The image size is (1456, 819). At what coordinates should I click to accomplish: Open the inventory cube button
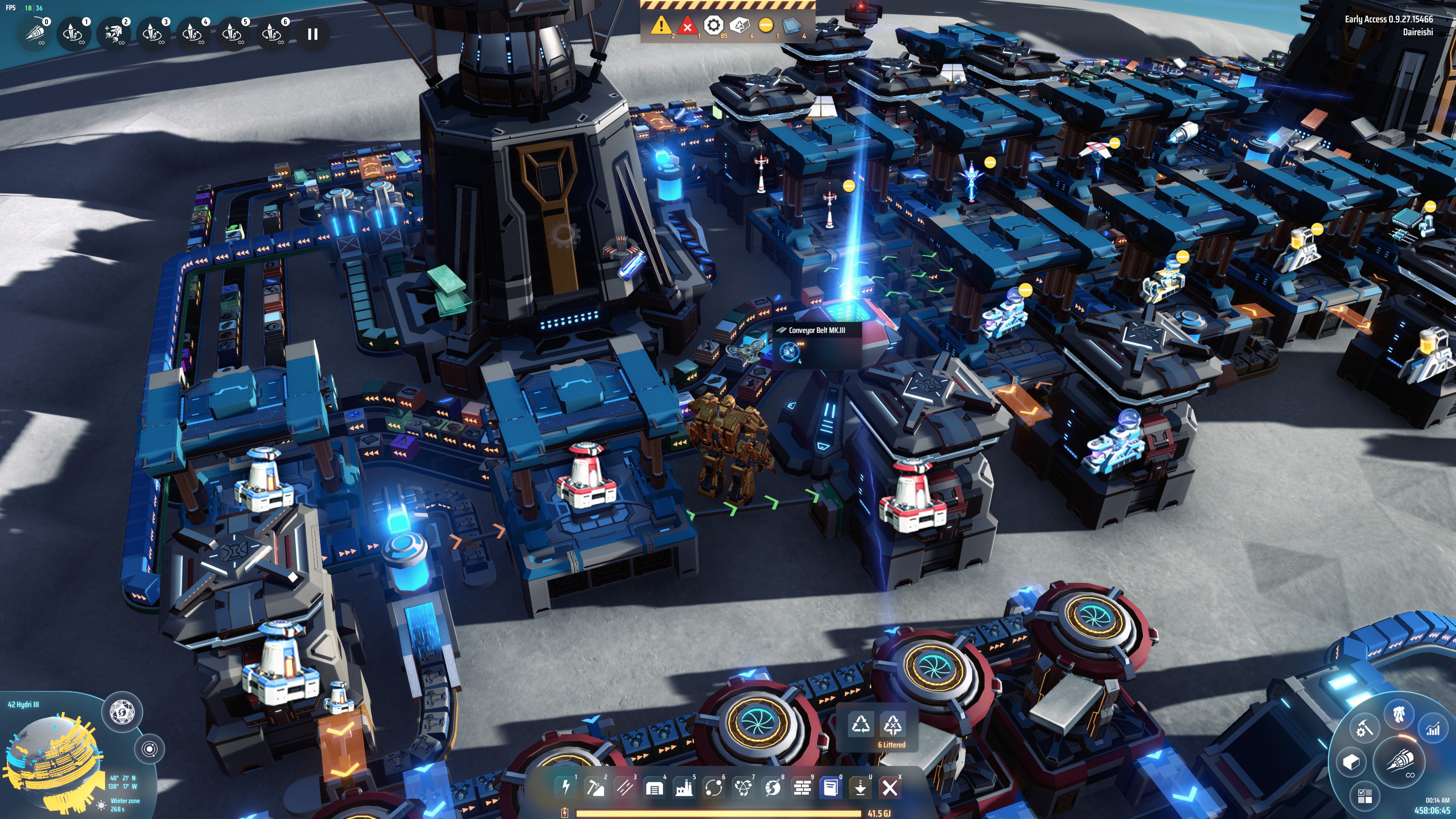(x=1351, y=762)
